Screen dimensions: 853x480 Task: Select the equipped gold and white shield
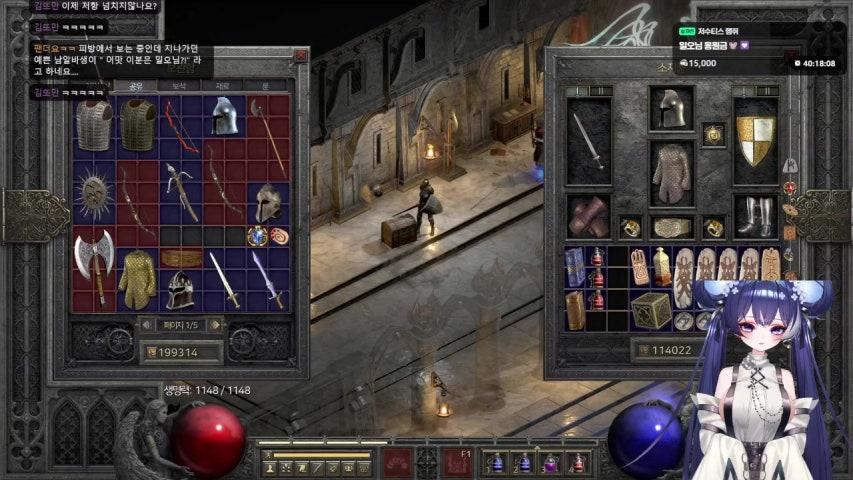pyautogui.click(x=755, y=140)
